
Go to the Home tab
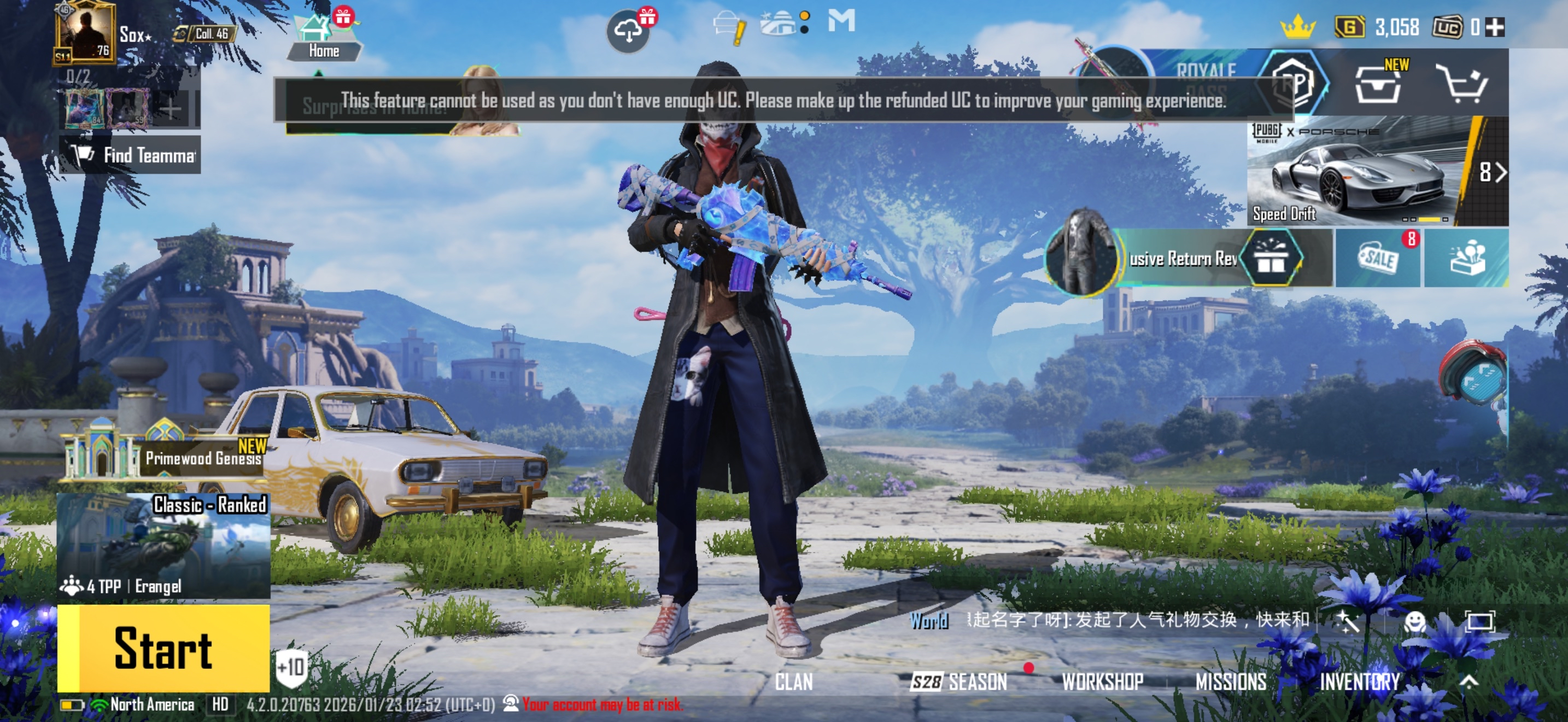pos(323,38)
